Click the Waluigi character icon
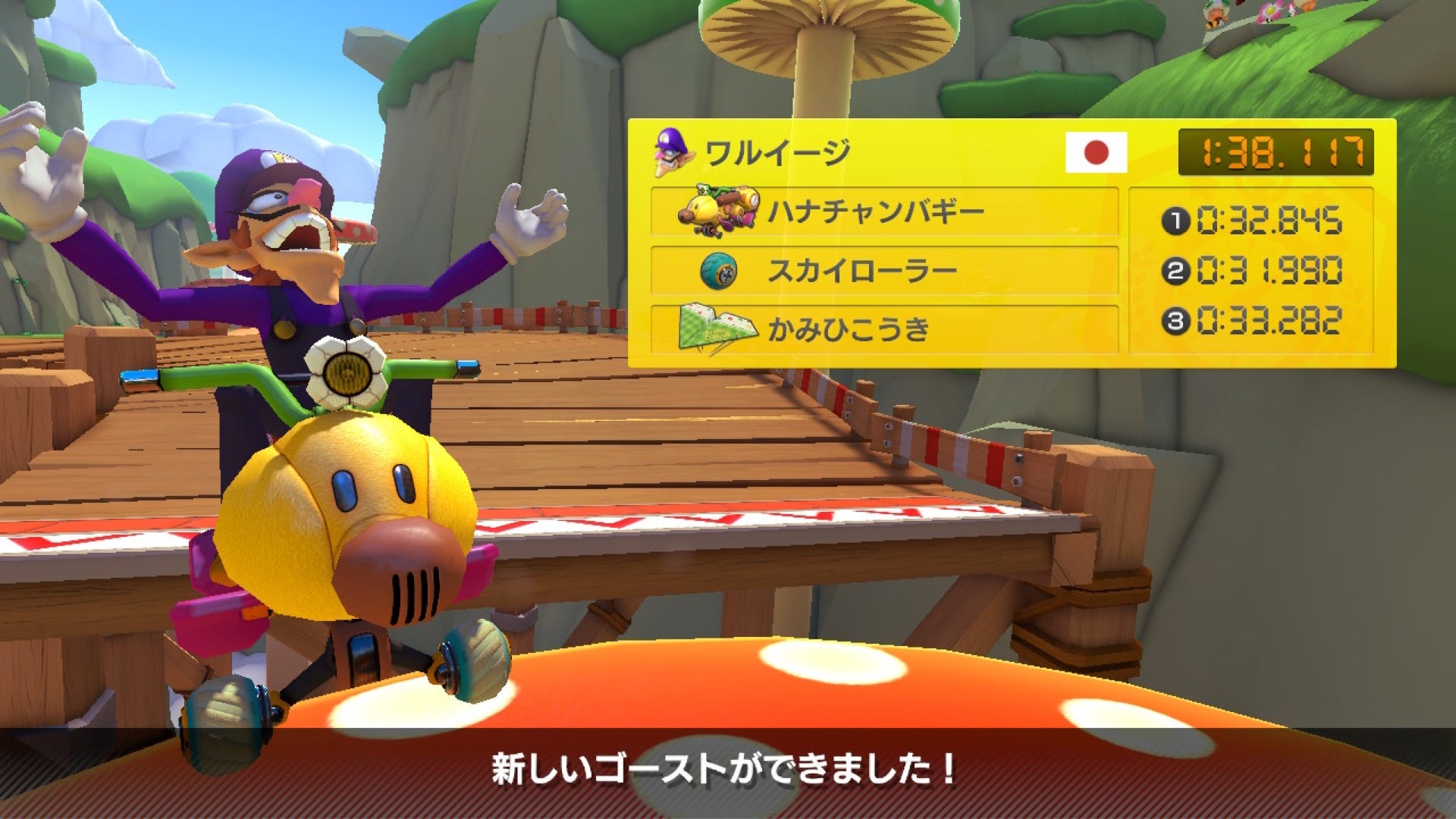The image size is (1456, 819). click(673, 153)
